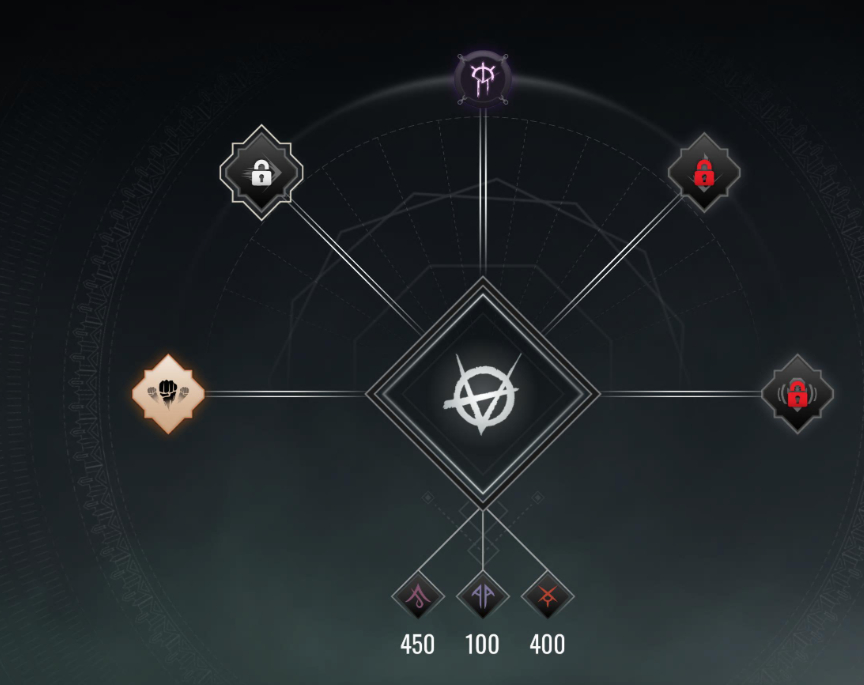Select the purple rune icon costing 450

tap(418, 597)
